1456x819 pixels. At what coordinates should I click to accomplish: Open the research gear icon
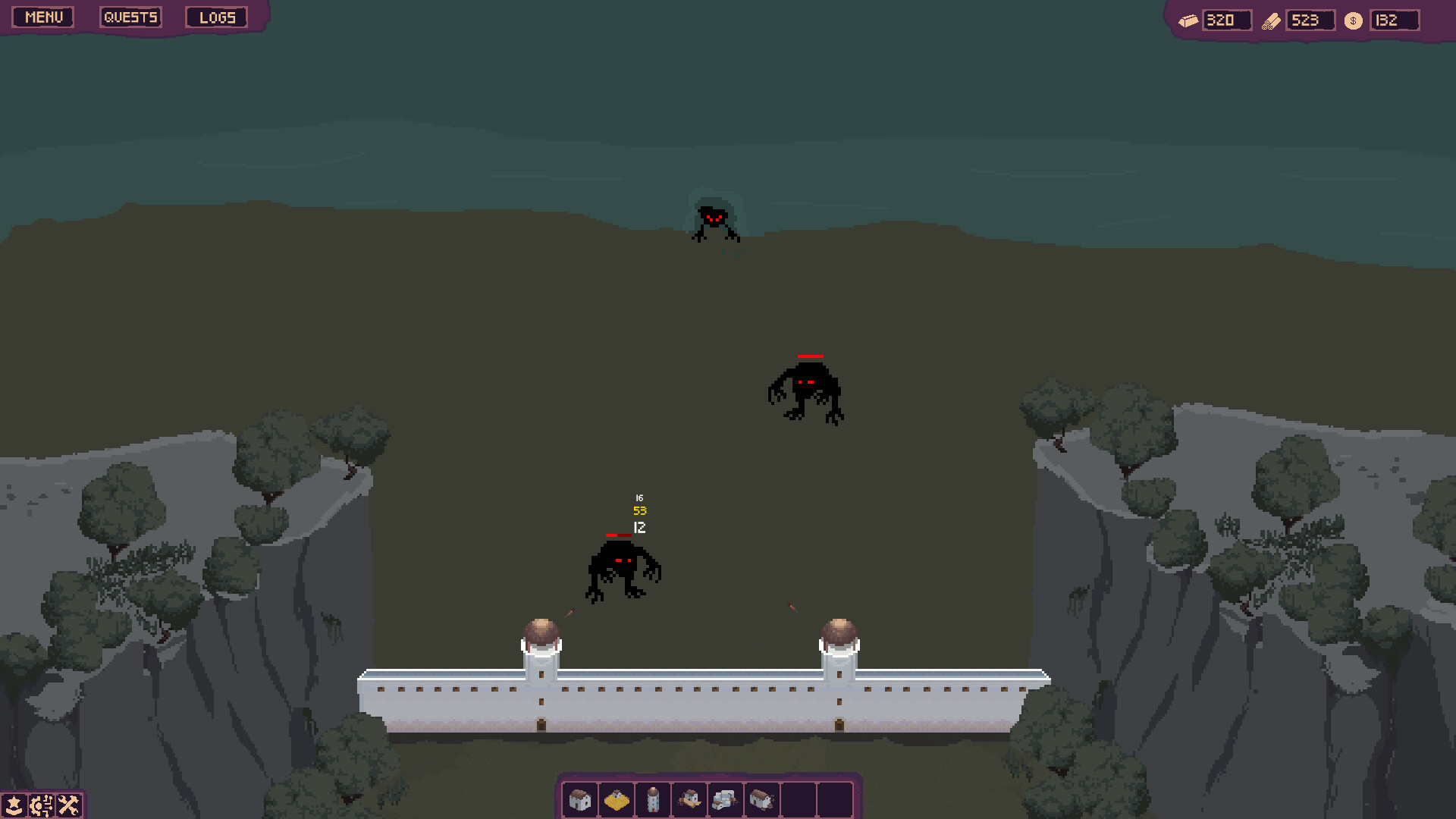click(x=40, y=805)
